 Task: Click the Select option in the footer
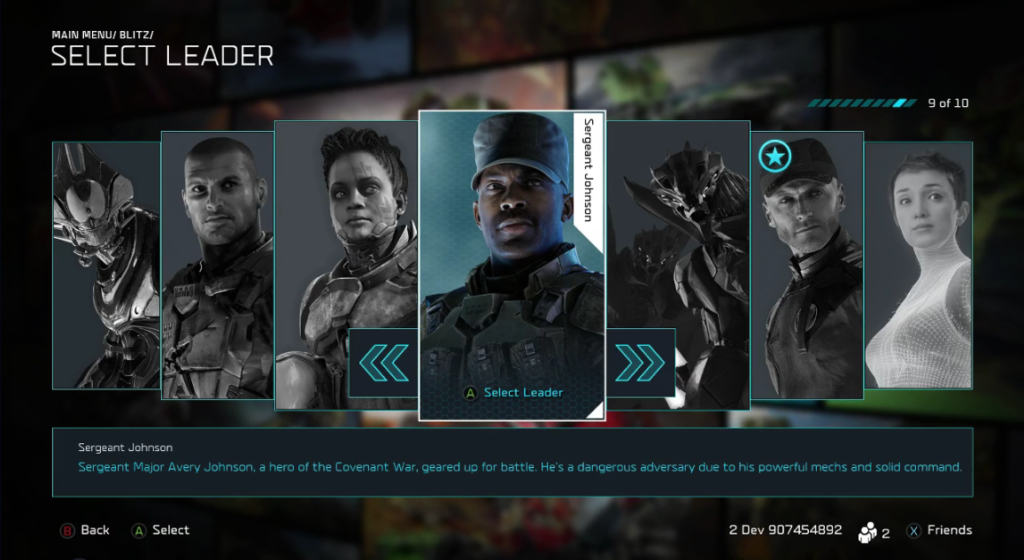click(160, 530)
